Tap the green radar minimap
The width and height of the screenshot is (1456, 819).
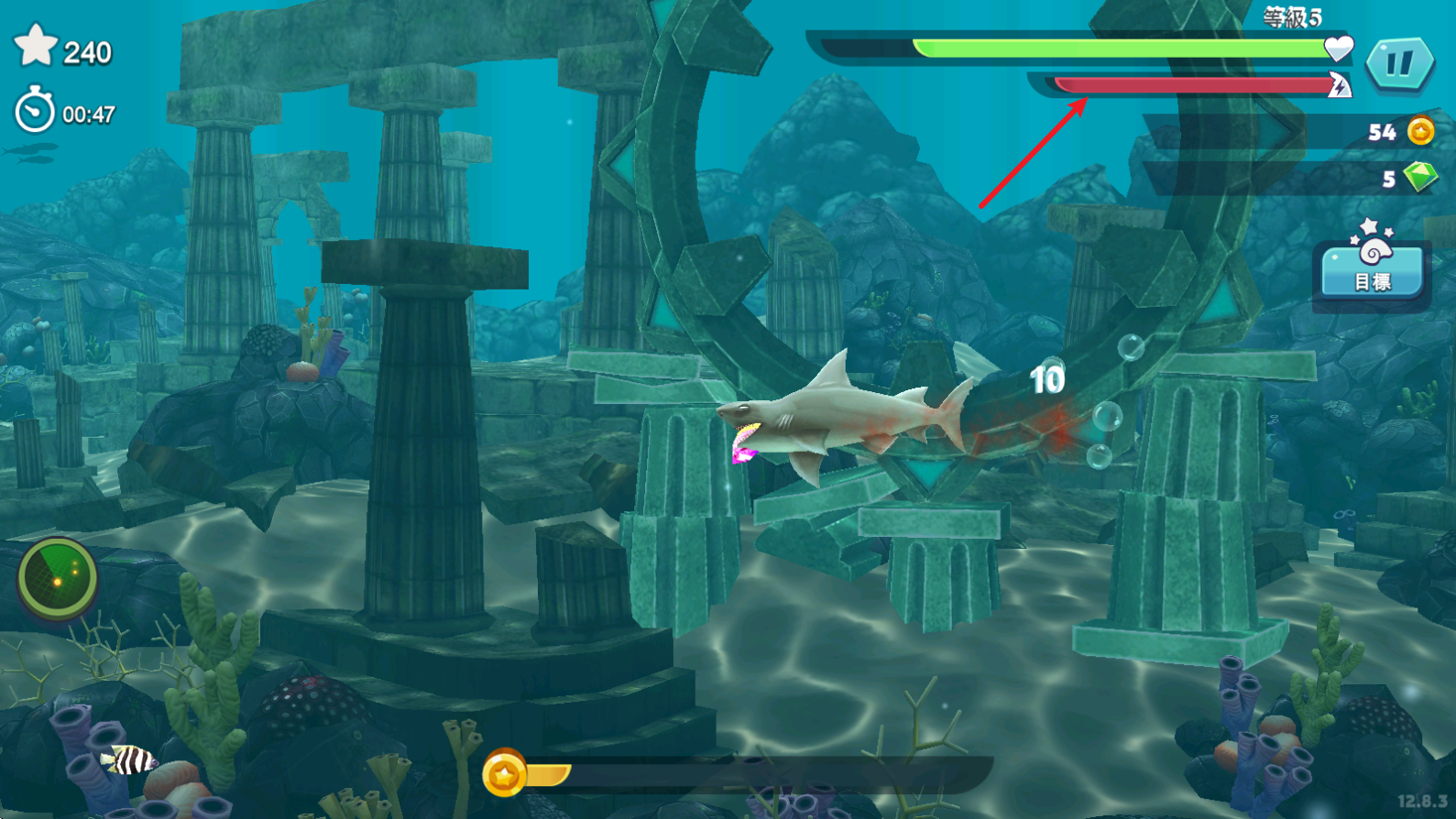pyautogui.click(x=58, y=579)
